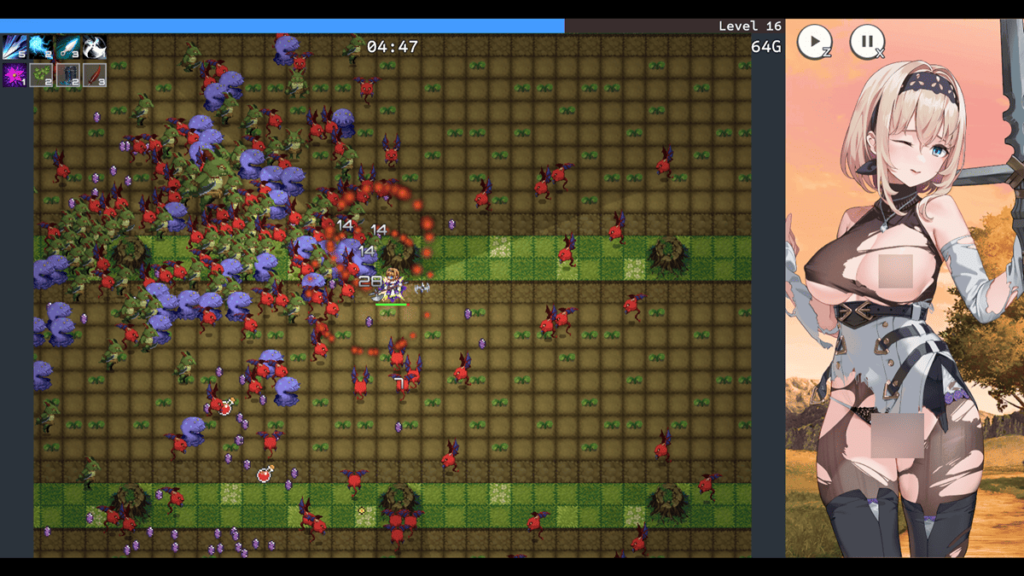
Task: Select the dark boots item slot
Action: pos(68,75)
